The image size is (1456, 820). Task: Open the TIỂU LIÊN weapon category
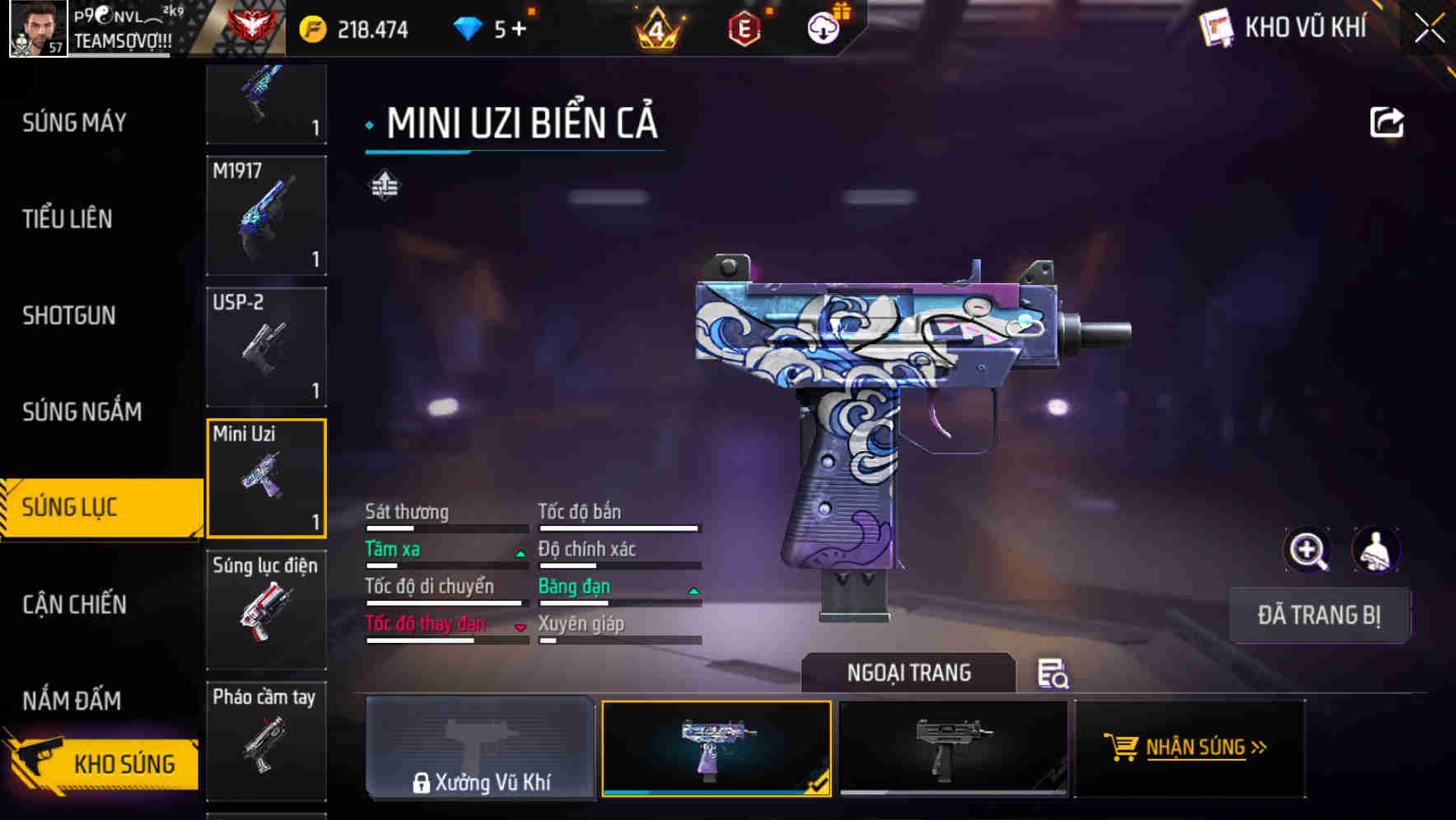tap(68, 219)
